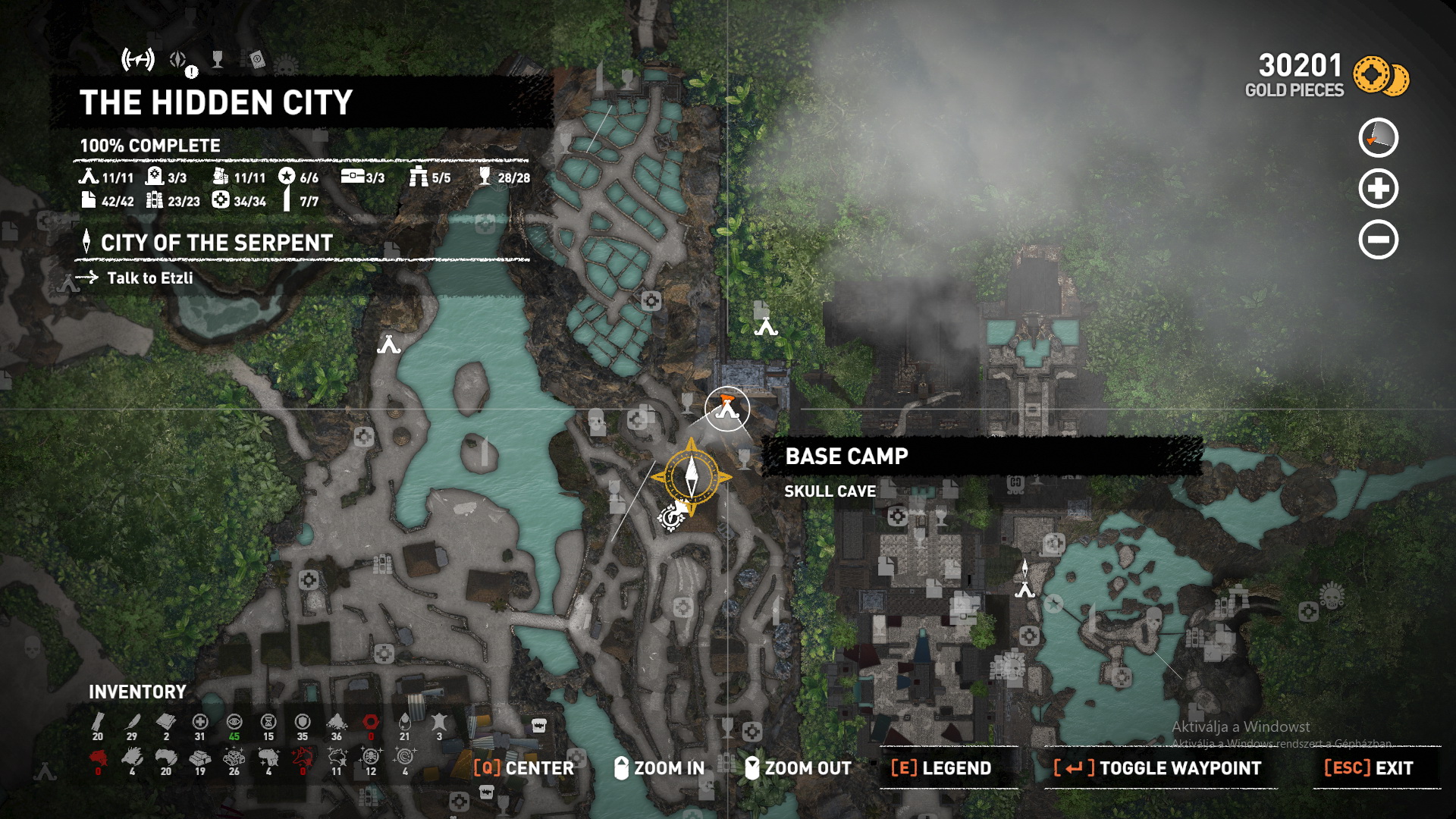This screenshot has width=1456, height=819.
Task: Click the minus zoom button
Action: tap(1378, 240)
